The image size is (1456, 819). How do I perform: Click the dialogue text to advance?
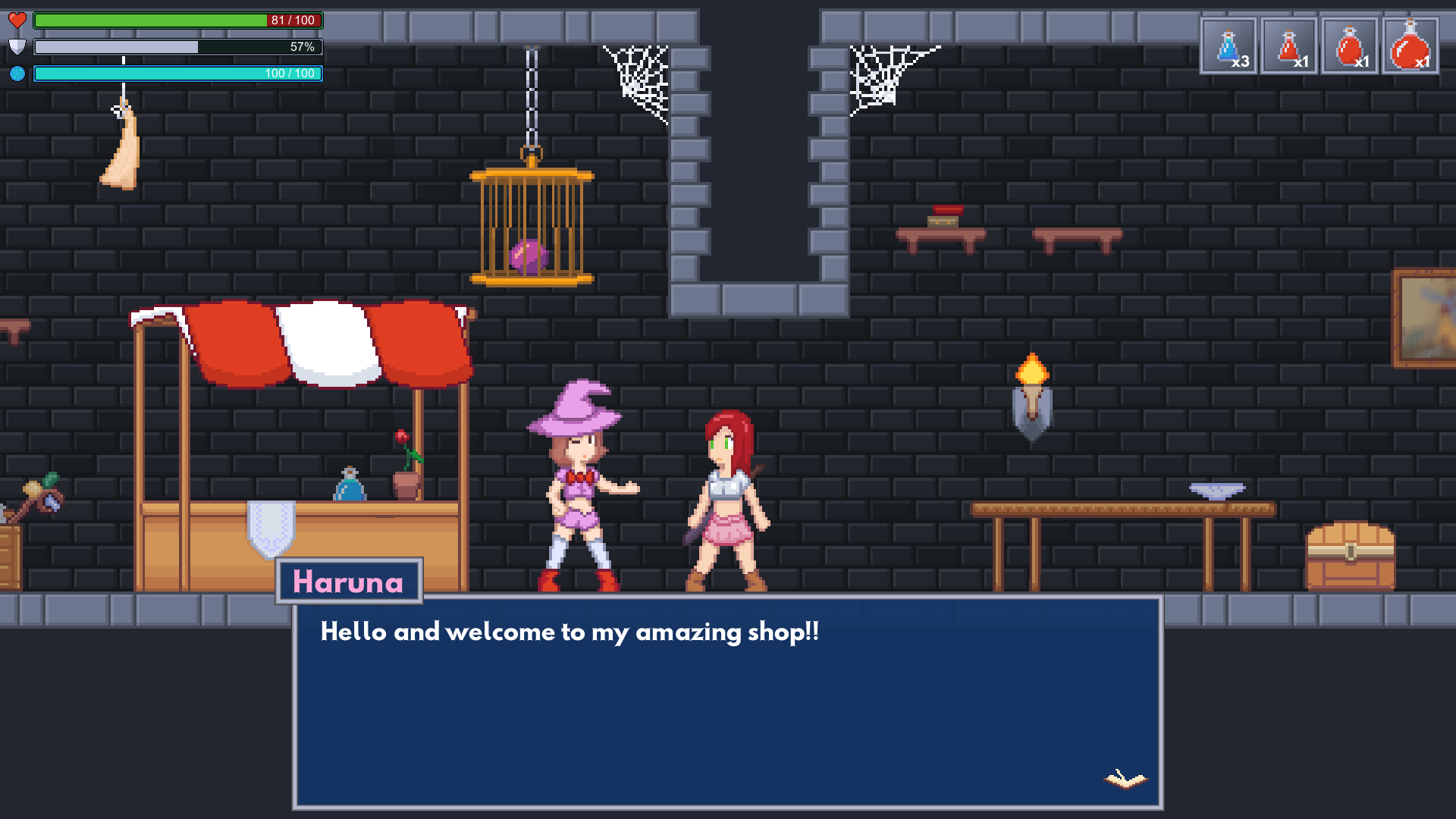click(569, 631)
